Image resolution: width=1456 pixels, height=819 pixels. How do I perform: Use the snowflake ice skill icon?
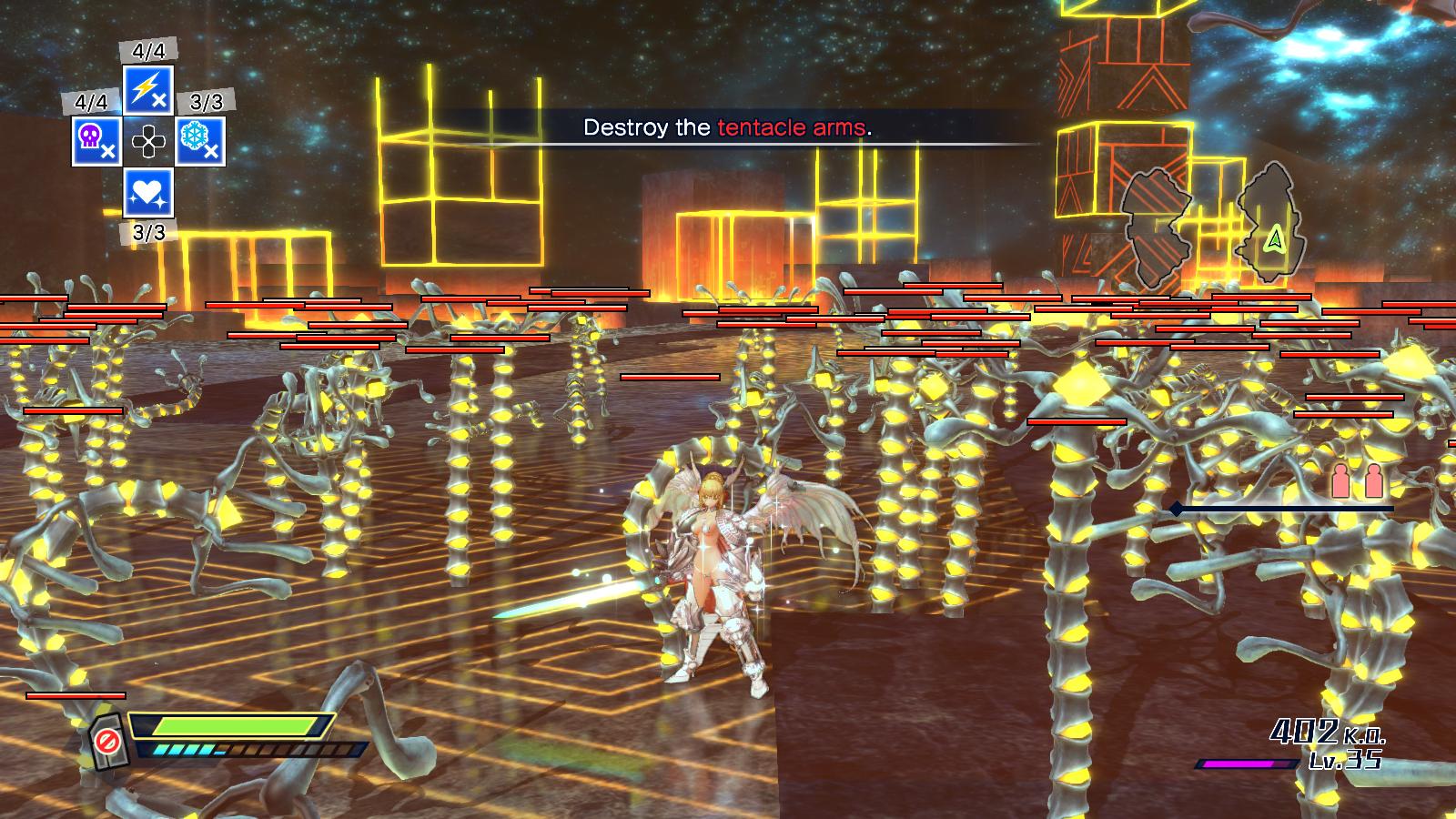pos(200,141)
